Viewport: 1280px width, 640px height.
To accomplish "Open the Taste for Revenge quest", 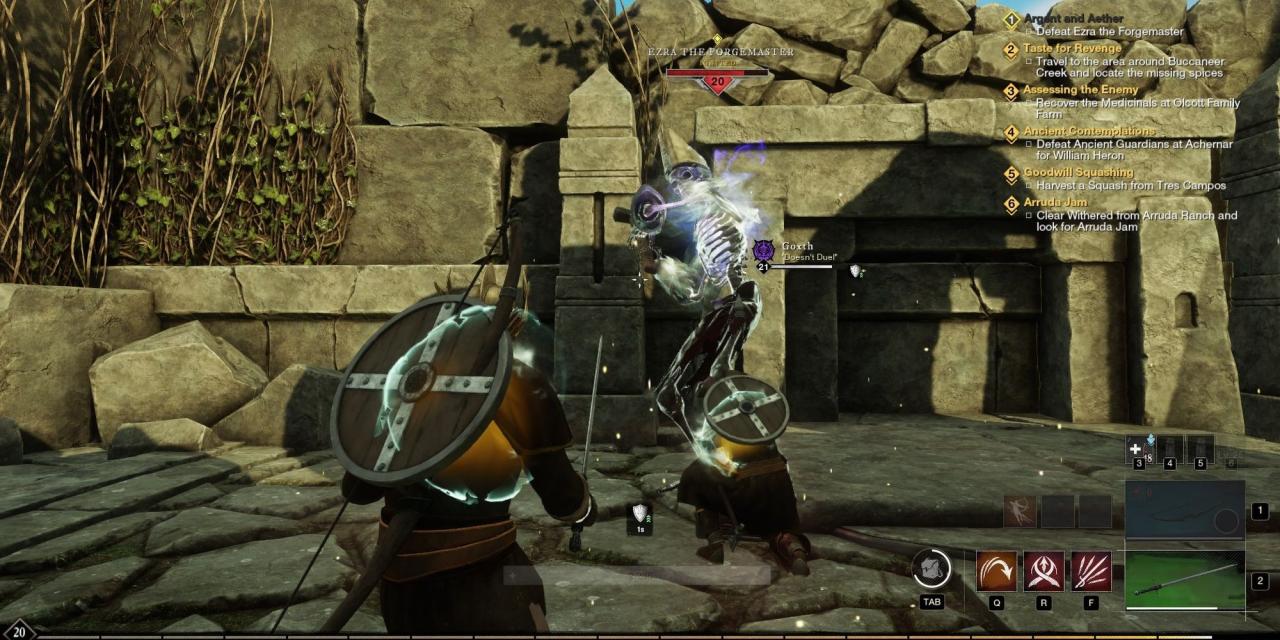I will (x=1071, y=48).
